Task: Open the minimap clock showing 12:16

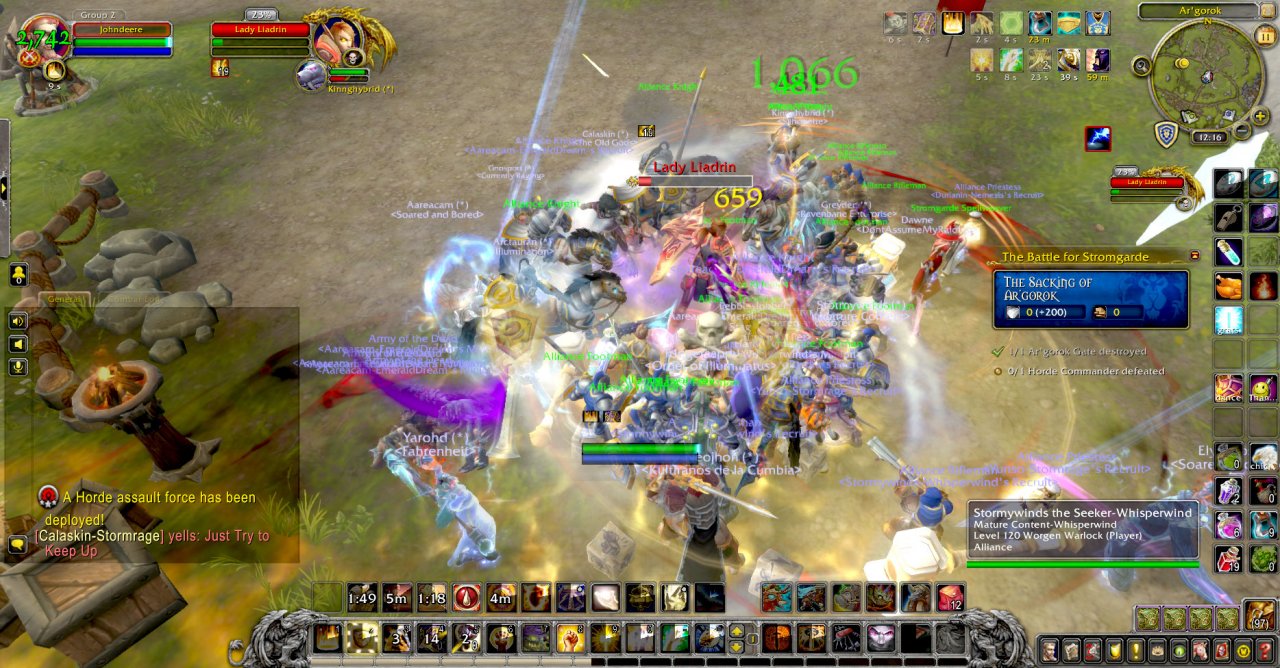Action: pyautogui.click(x=1208, y=138)
